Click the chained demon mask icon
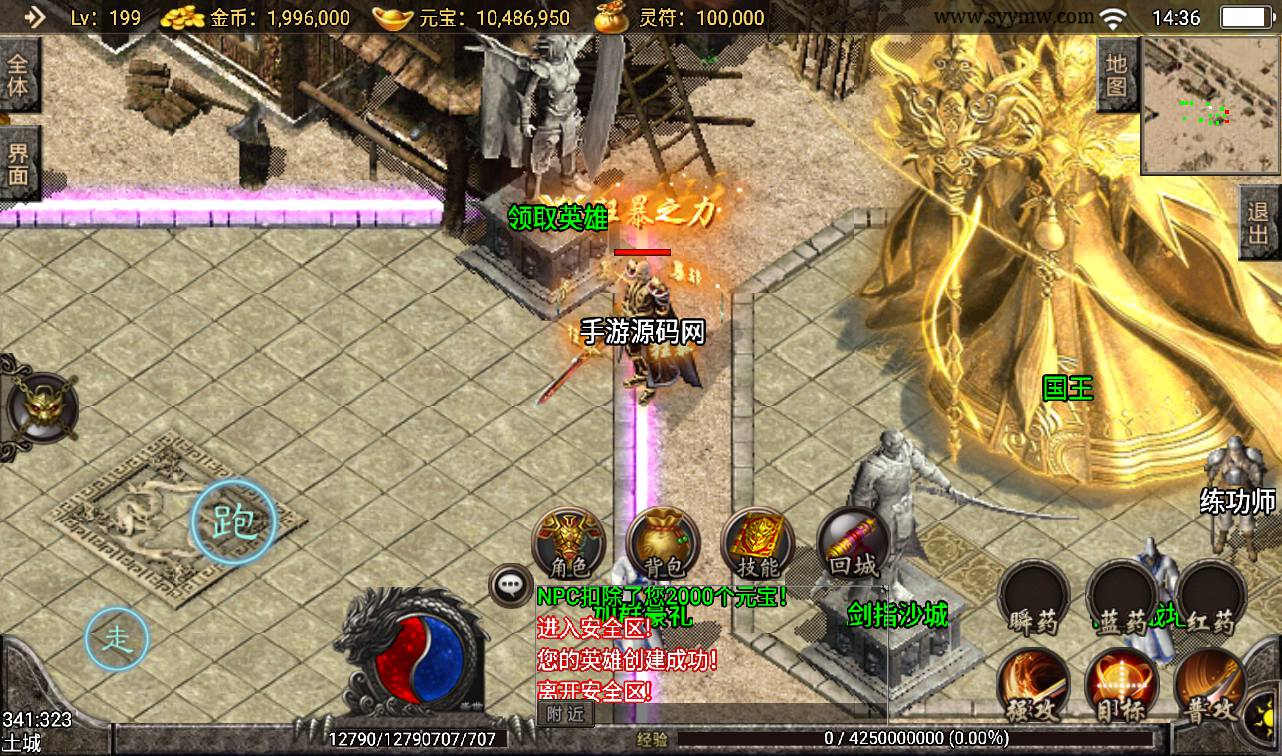The height and width of the screenshot is (756, 1282). (x=40, y=408)
